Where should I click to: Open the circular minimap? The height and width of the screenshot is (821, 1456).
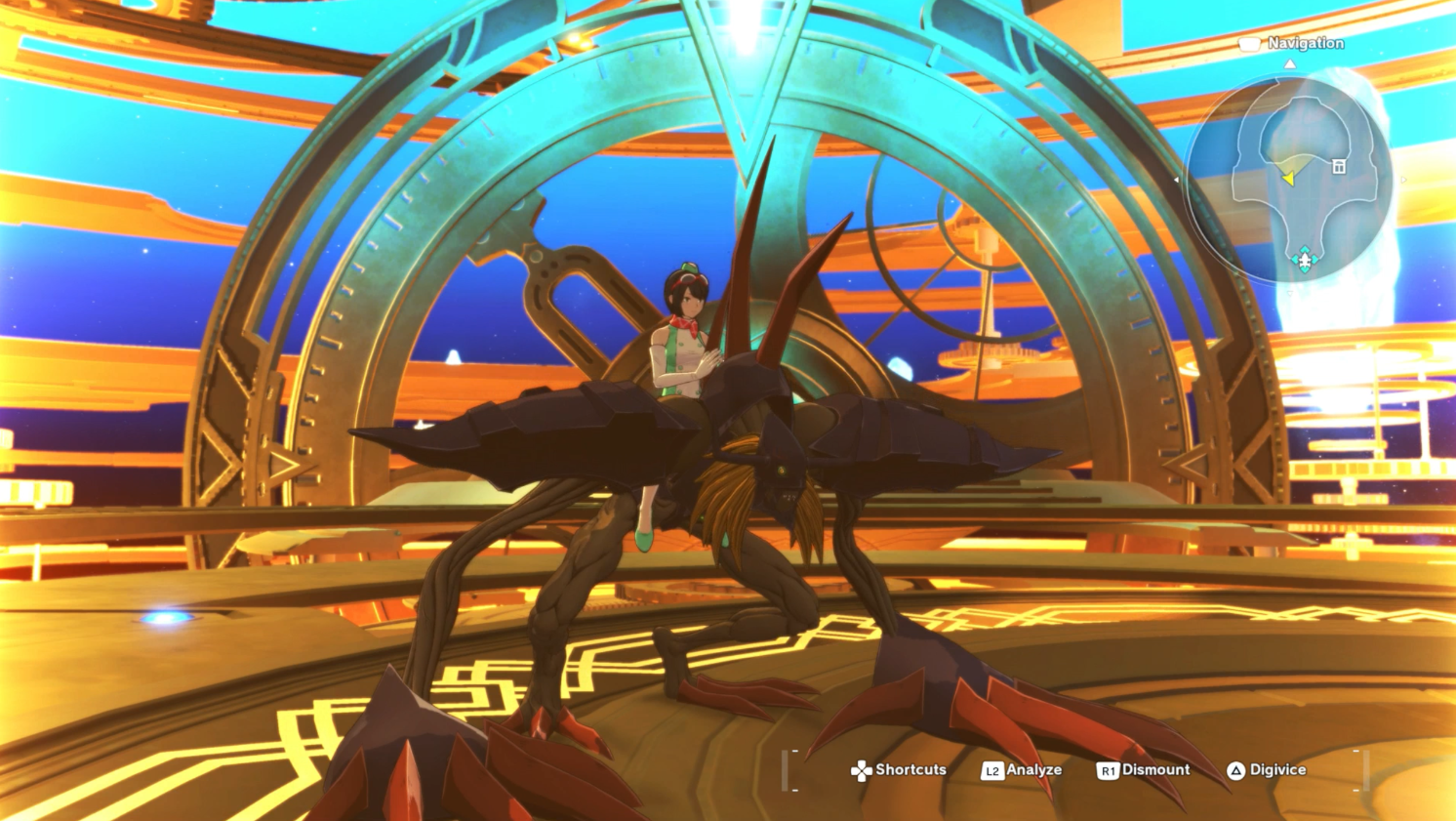[x=1288, y=180]
